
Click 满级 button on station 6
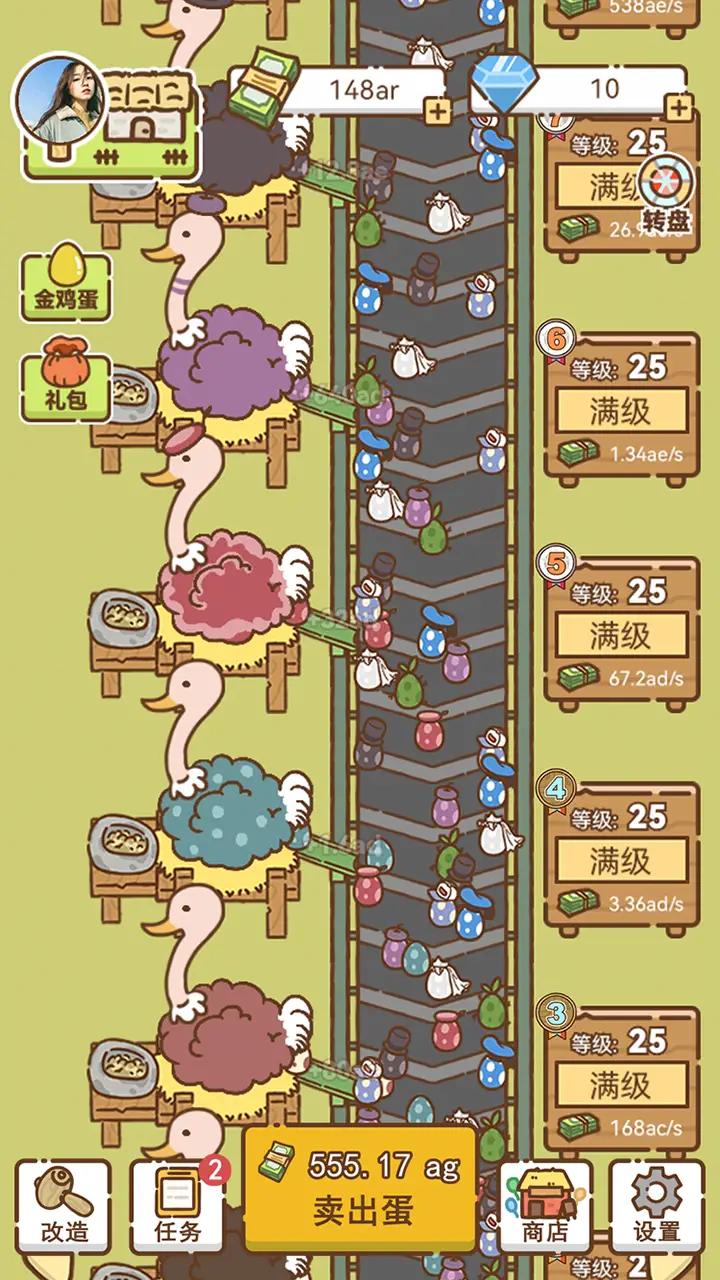[x=621, y=410]
